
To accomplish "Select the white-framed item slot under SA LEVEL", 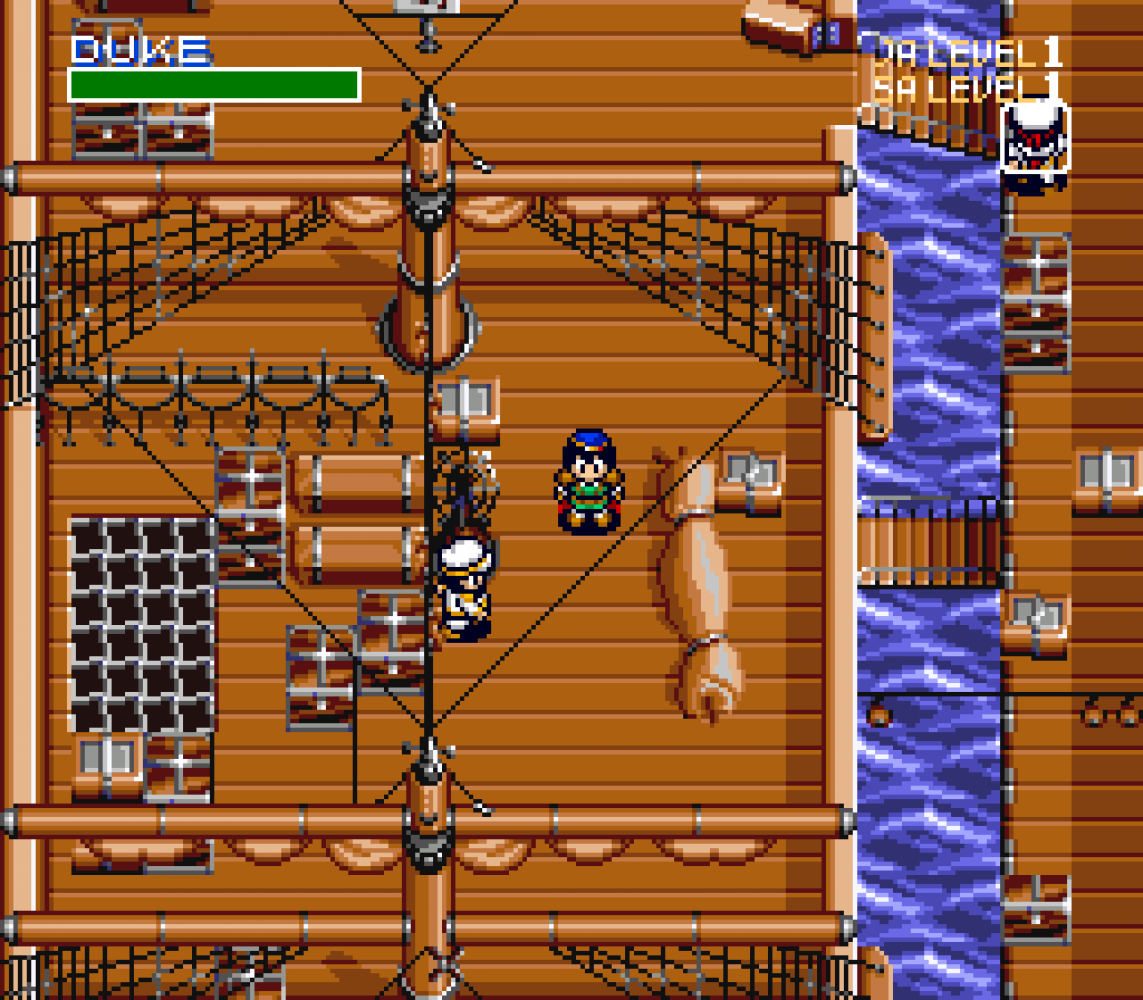I will [1034, 137].
